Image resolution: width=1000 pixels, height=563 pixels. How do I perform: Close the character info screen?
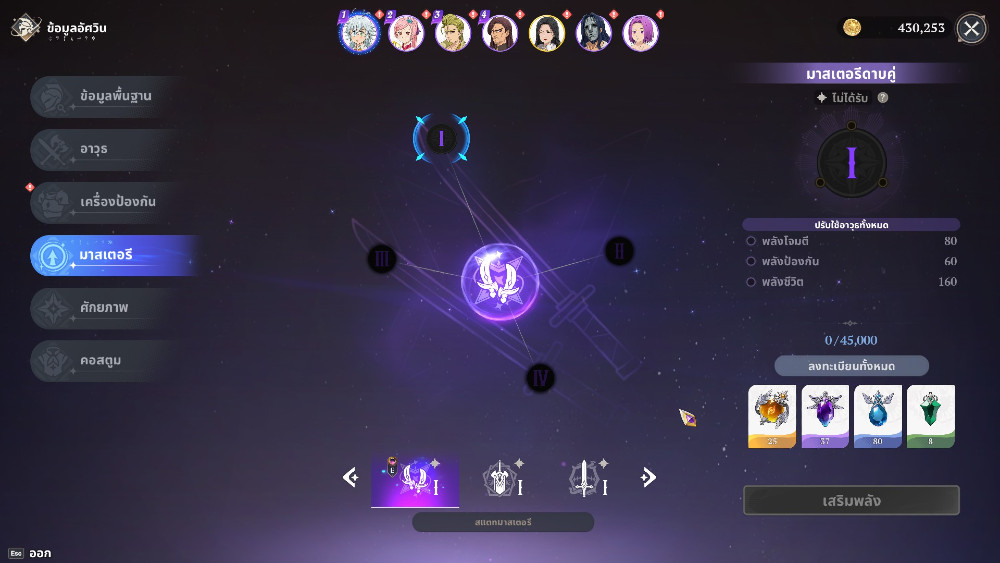point(971,28)
